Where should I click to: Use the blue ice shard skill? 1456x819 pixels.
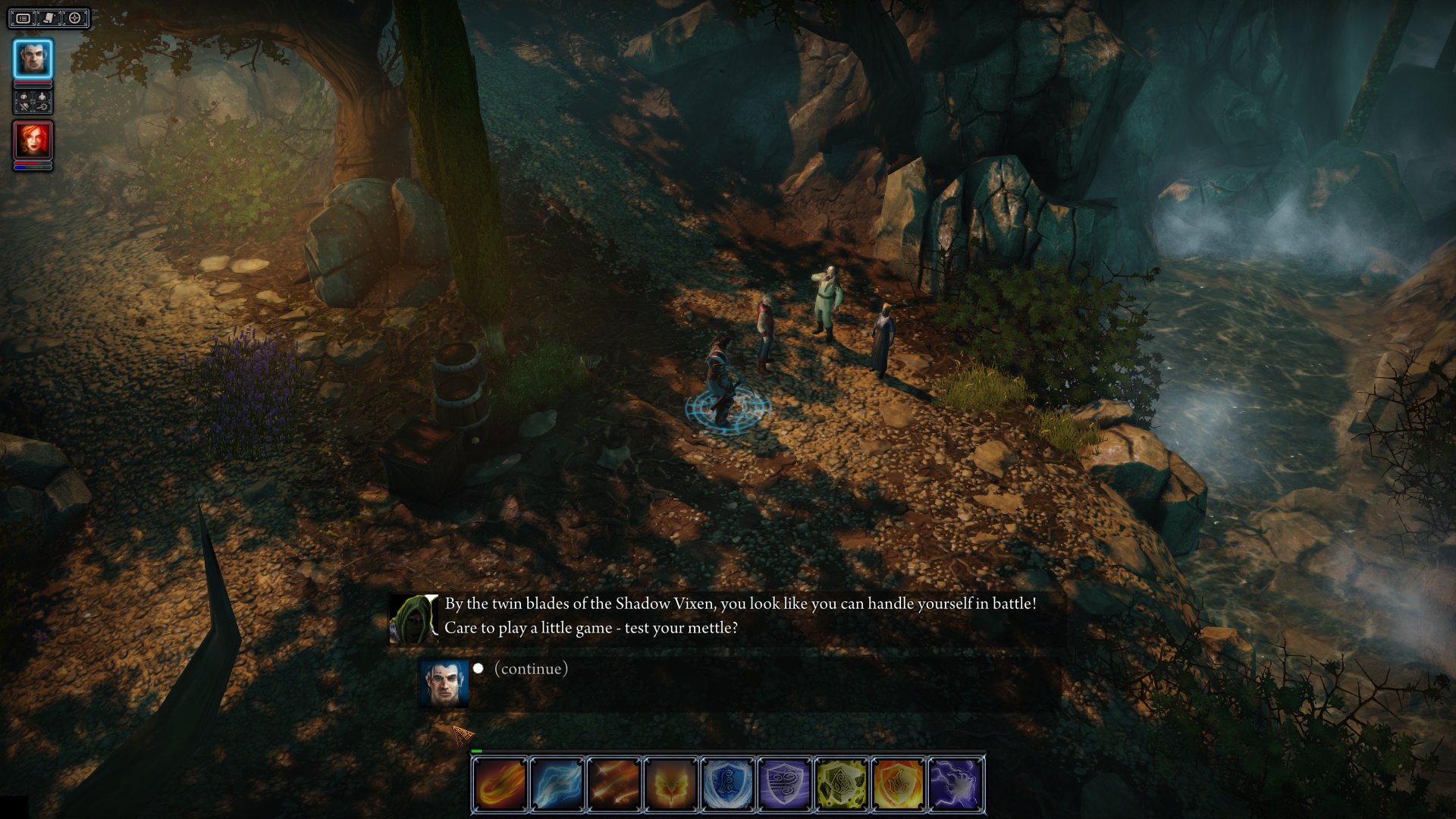557,784
